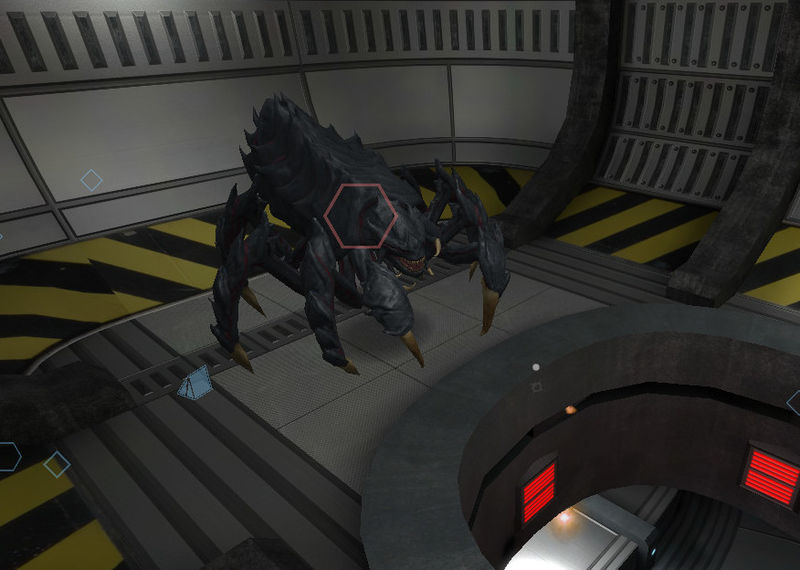
Task: Click the blue pyramid waypoint marker
Action: [195, 383]
